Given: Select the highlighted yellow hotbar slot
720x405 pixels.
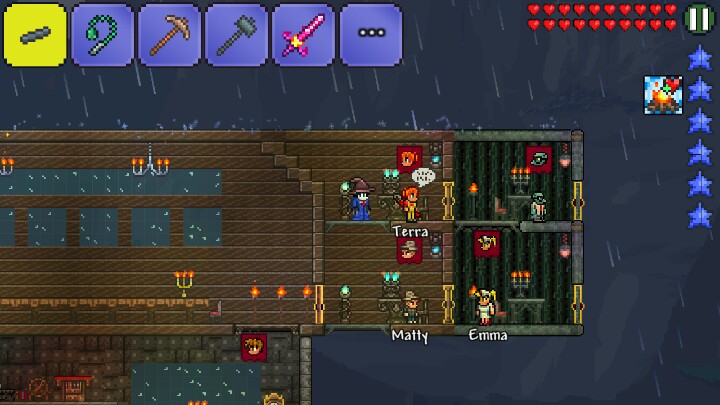Looking at the screenshot, I should [35, 34].
